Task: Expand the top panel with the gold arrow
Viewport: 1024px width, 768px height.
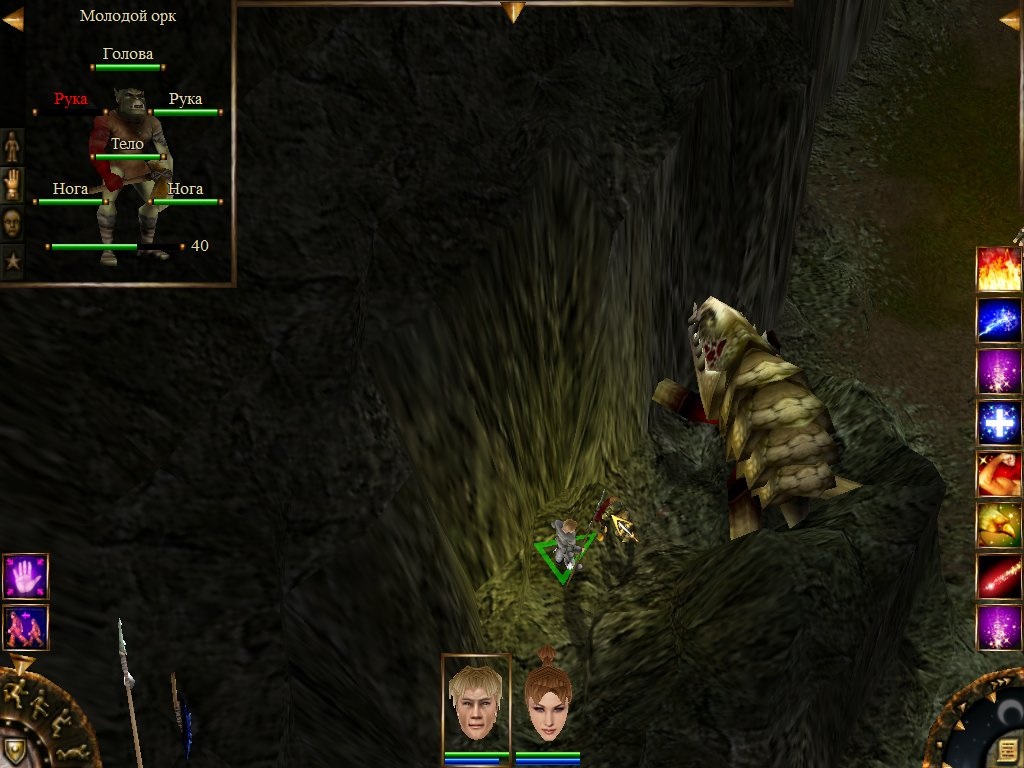Action: [x=513, y=12]
